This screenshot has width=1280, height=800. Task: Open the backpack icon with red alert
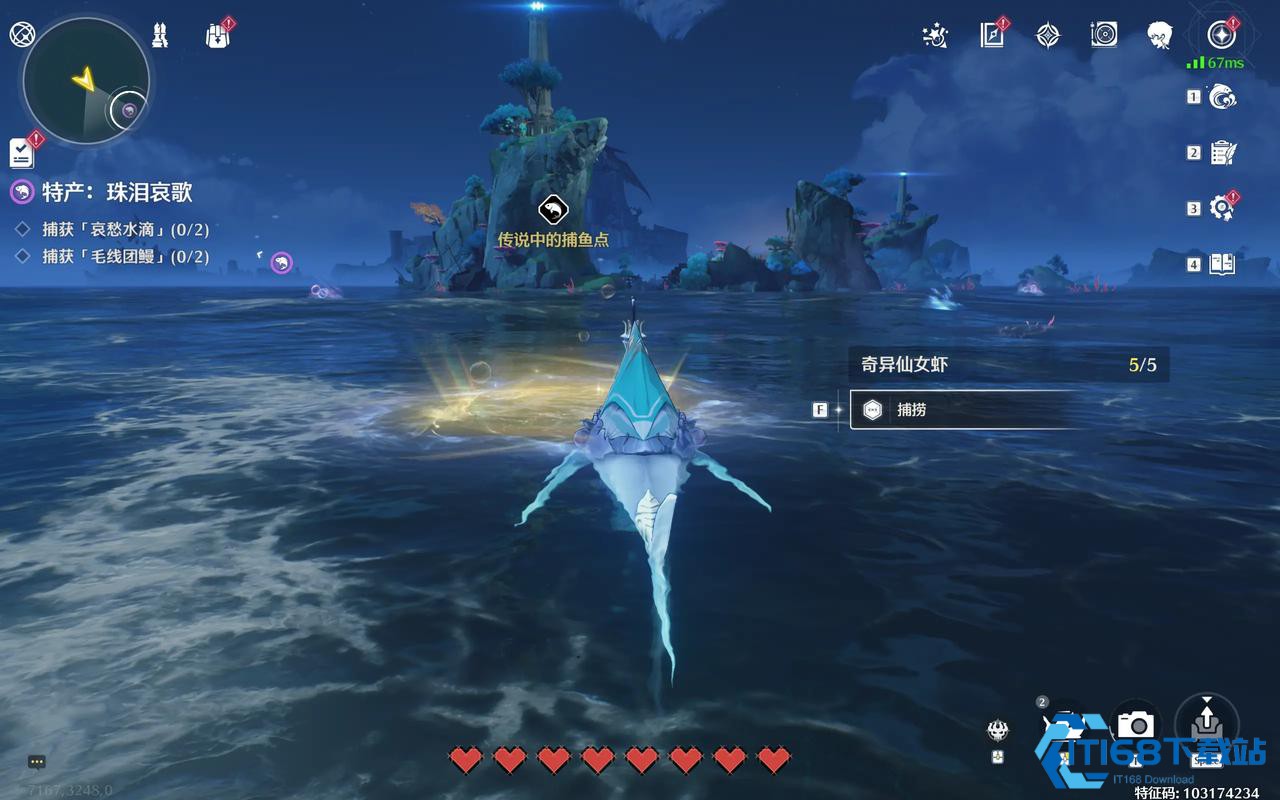tap(217, 36)
